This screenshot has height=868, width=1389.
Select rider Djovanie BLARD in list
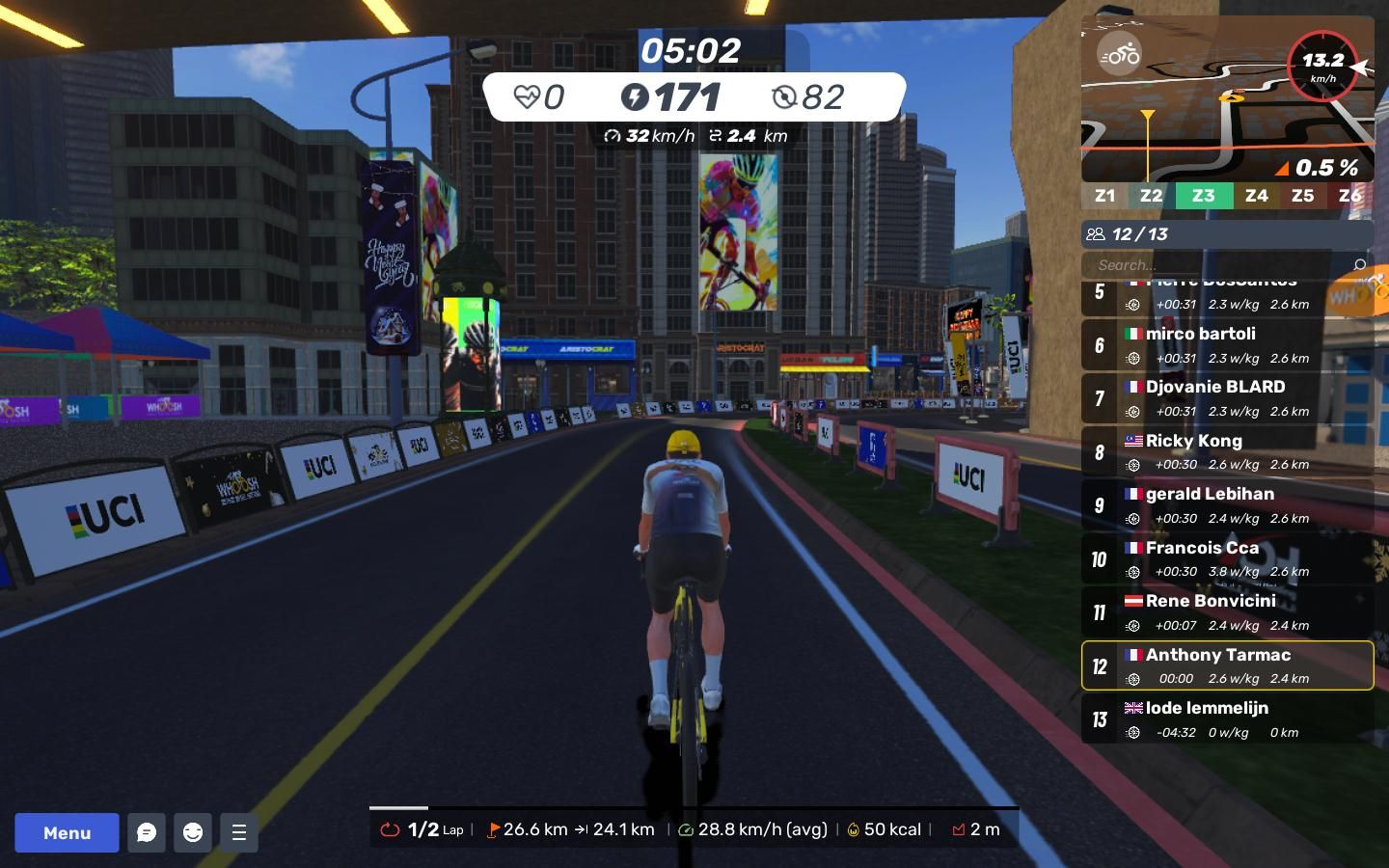pos(1227,398)
